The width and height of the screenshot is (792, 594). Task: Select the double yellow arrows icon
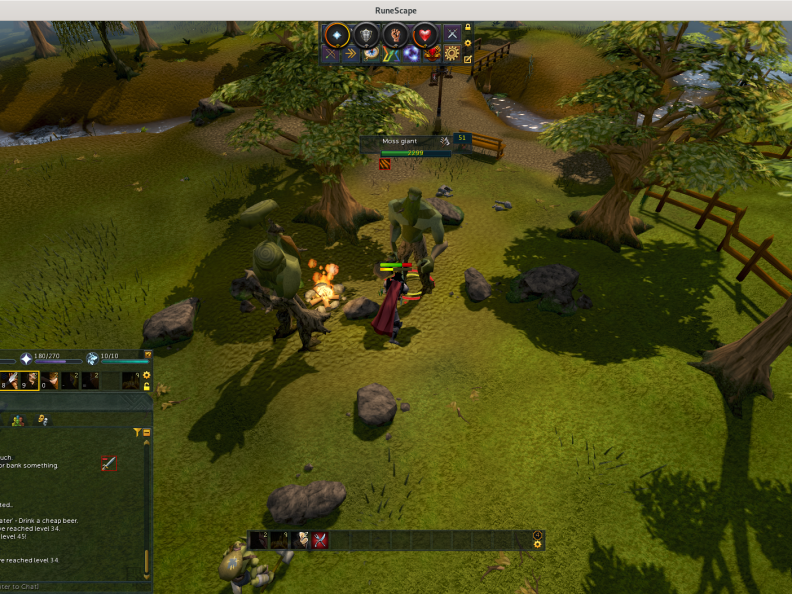coord(351,54)
